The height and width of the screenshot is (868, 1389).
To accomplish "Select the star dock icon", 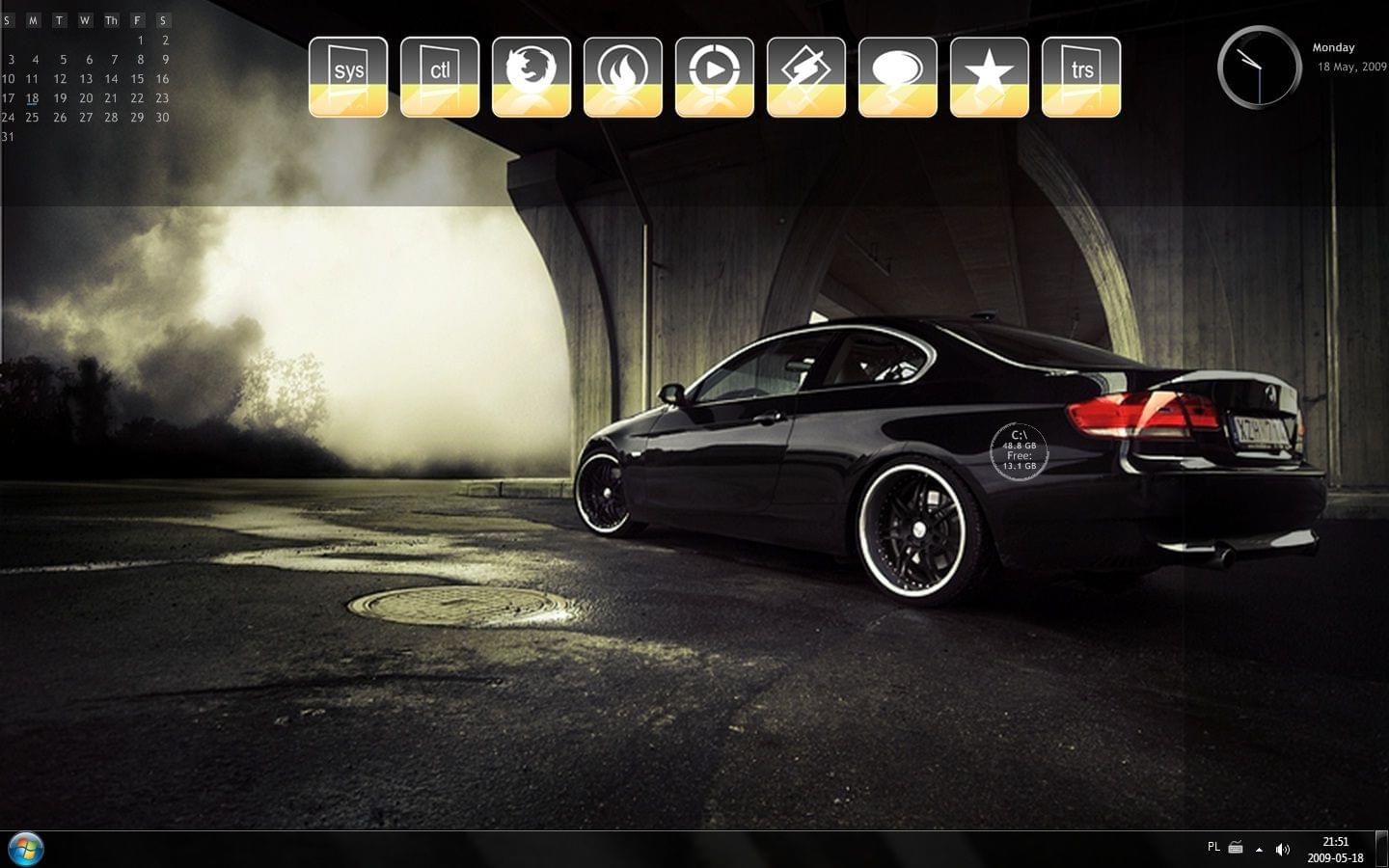I will click(990, 77).
